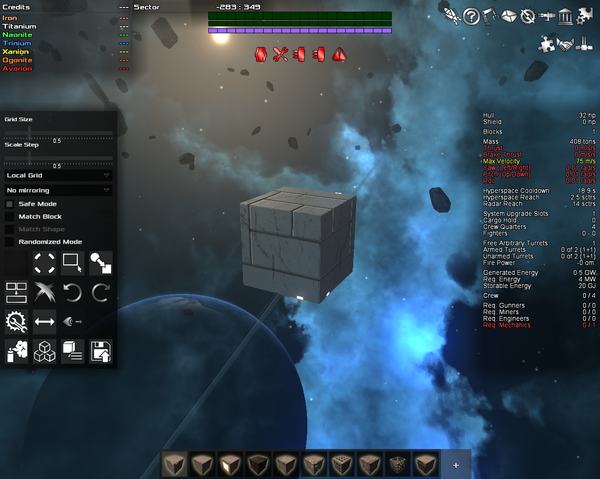The image size is (600, 479).
Task: Save the ship design with floppy disk icon
Action: [100, 350]
